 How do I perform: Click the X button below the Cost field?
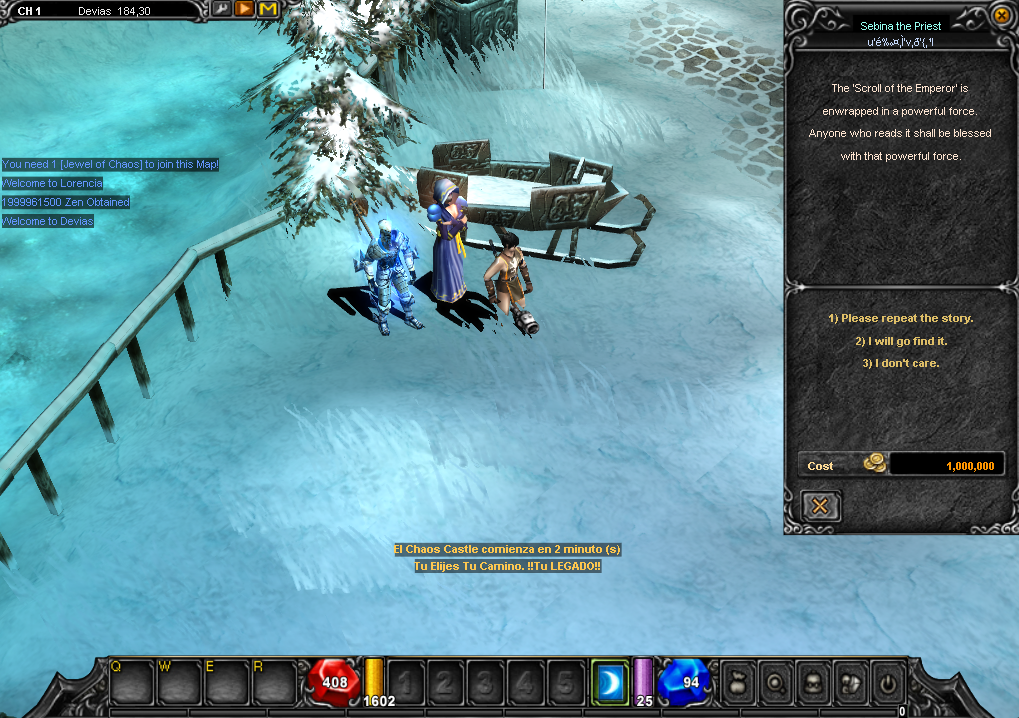click(820, 506)
